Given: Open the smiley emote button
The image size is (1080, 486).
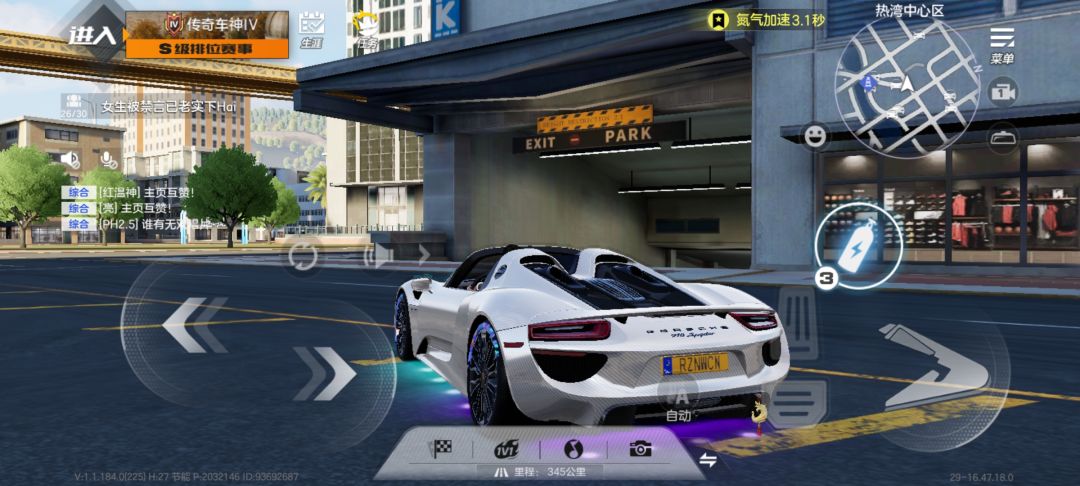Looking at the screenshot, I should pos(816,136).
